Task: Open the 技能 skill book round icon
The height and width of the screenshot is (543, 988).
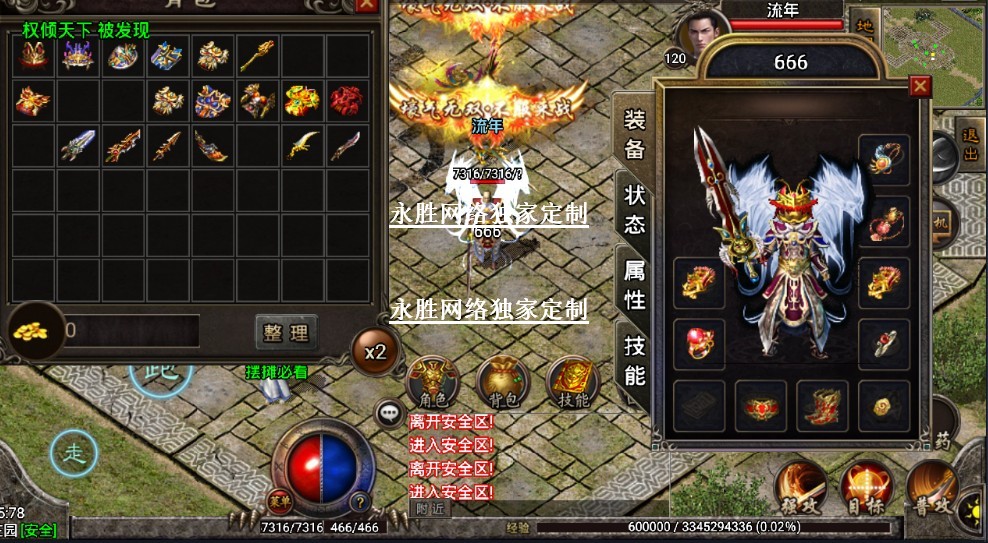Action: coord(573,381)
